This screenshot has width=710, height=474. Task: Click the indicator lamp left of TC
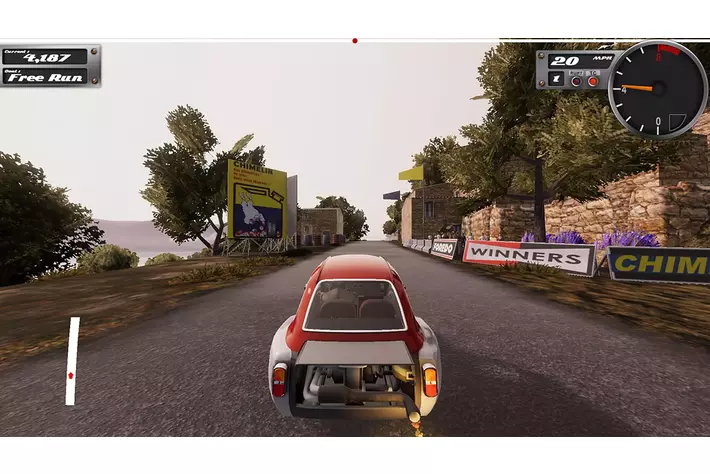[577, 80]
